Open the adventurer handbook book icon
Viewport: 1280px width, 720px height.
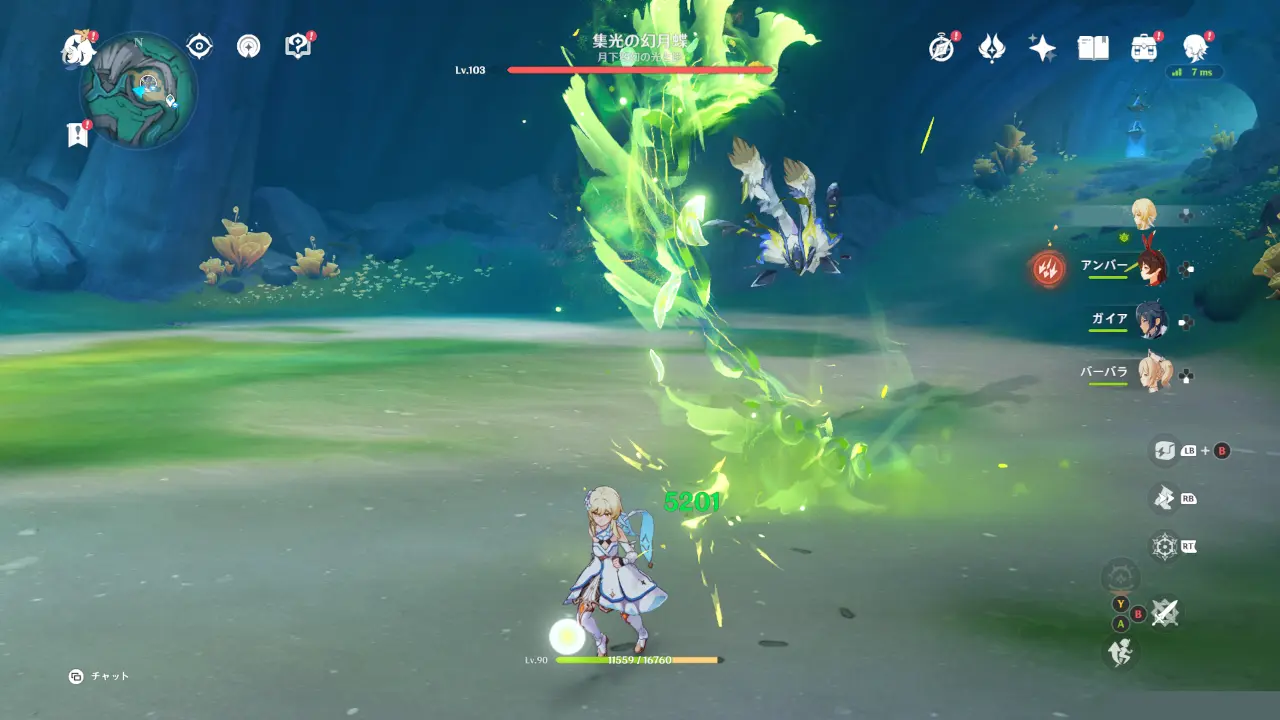(x=1093, y=47)
